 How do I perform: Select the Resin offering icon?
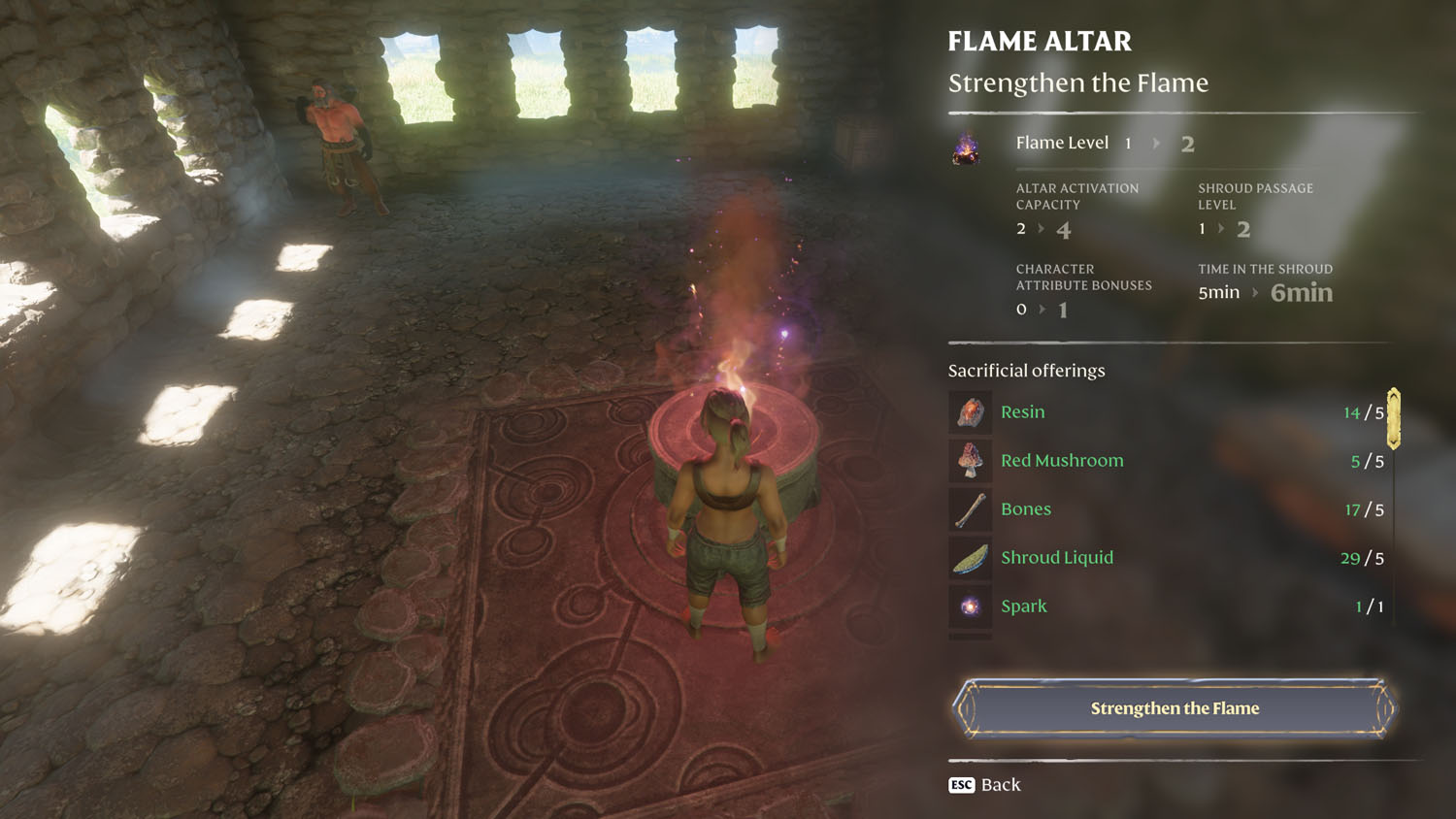point(968,411)
